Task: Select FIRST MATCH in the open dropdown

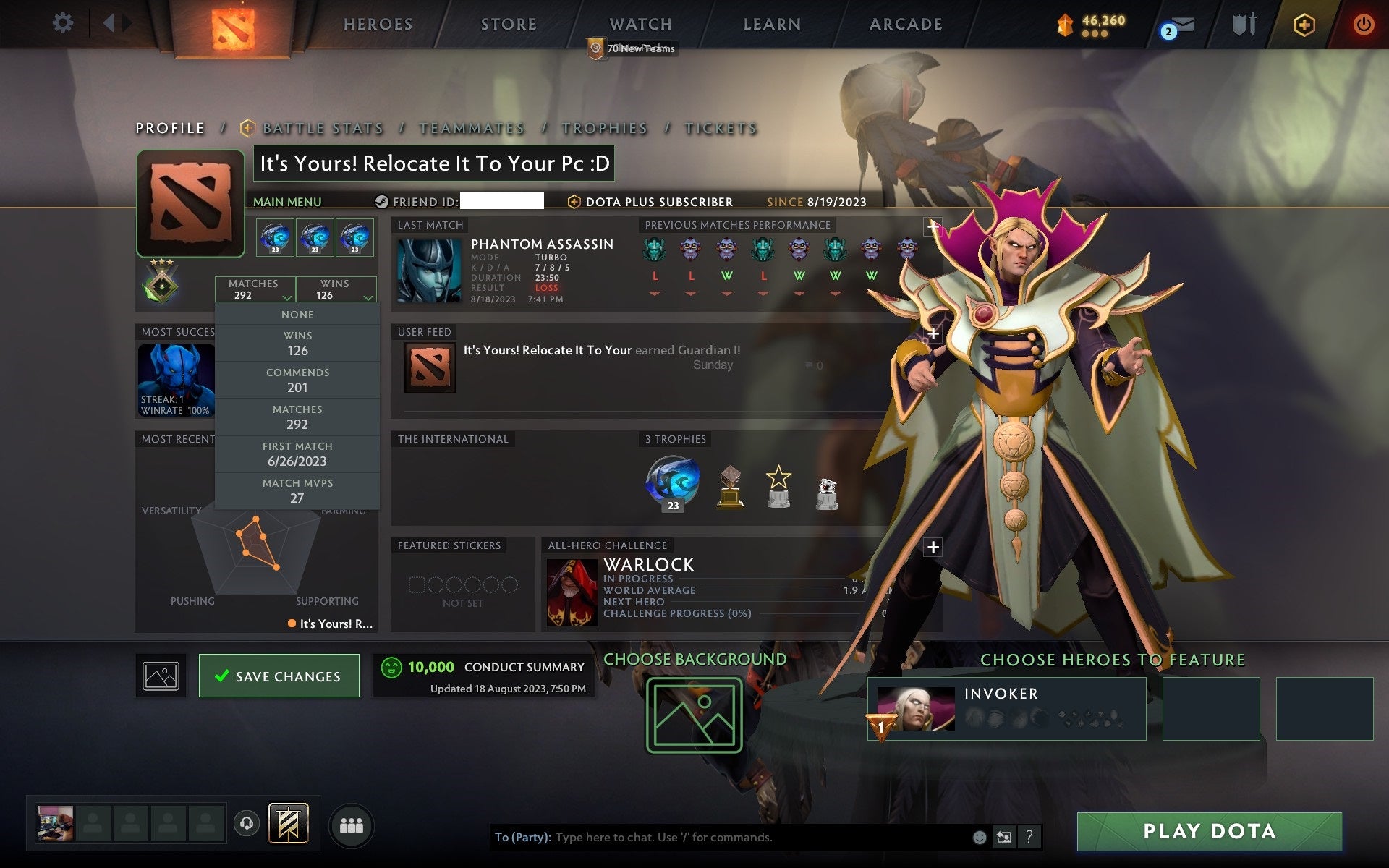Action: tap(297, 454)
